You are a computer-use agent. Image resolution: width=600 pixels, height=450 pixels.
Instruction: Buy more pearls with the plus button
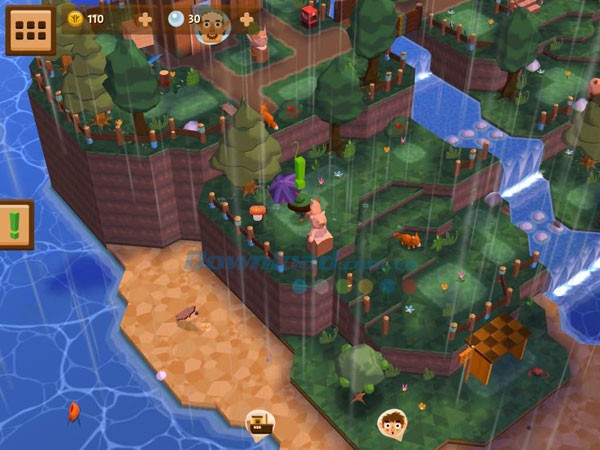coord(246,19)
